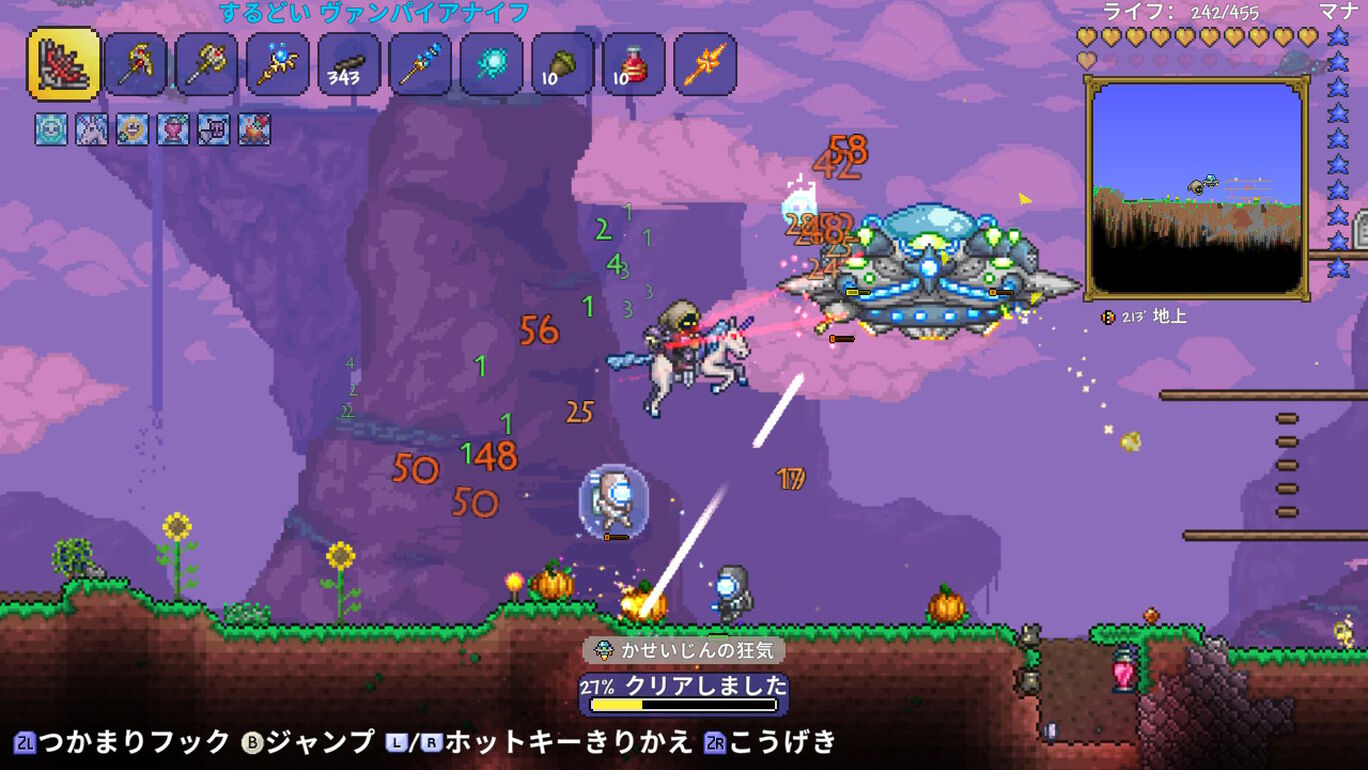1368x770 pixels.
Task: Select the Vampire Knives in hotbar slot one
Action: 63,65
